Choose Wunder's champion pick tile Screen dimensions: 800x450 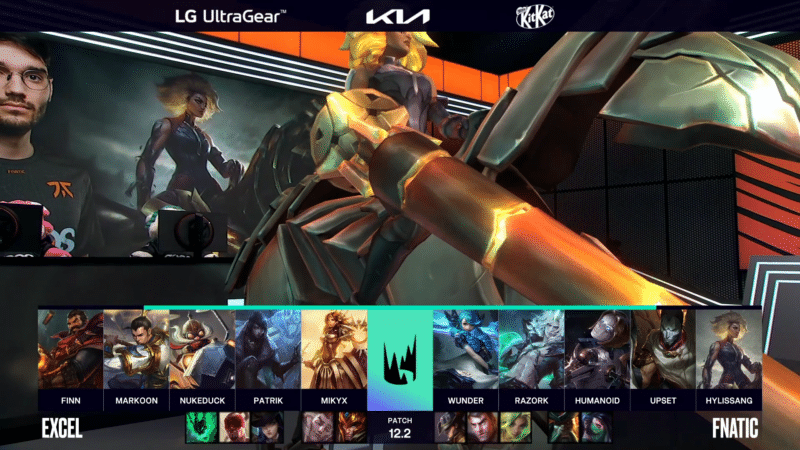pyautogui.click(x=465, y=350)
